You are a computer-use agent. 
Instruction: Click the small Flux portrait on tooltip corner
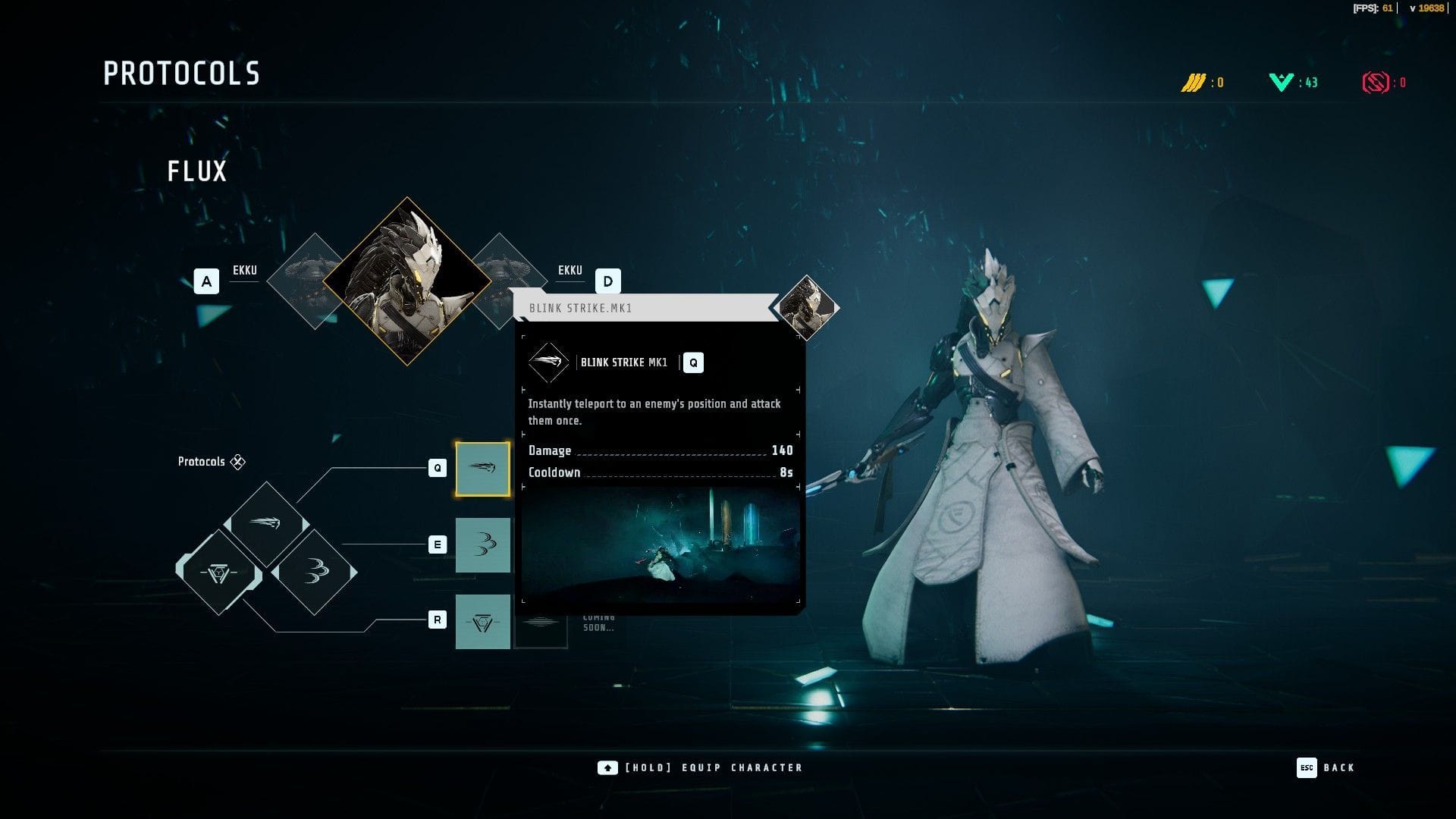(x=807, y=307)
